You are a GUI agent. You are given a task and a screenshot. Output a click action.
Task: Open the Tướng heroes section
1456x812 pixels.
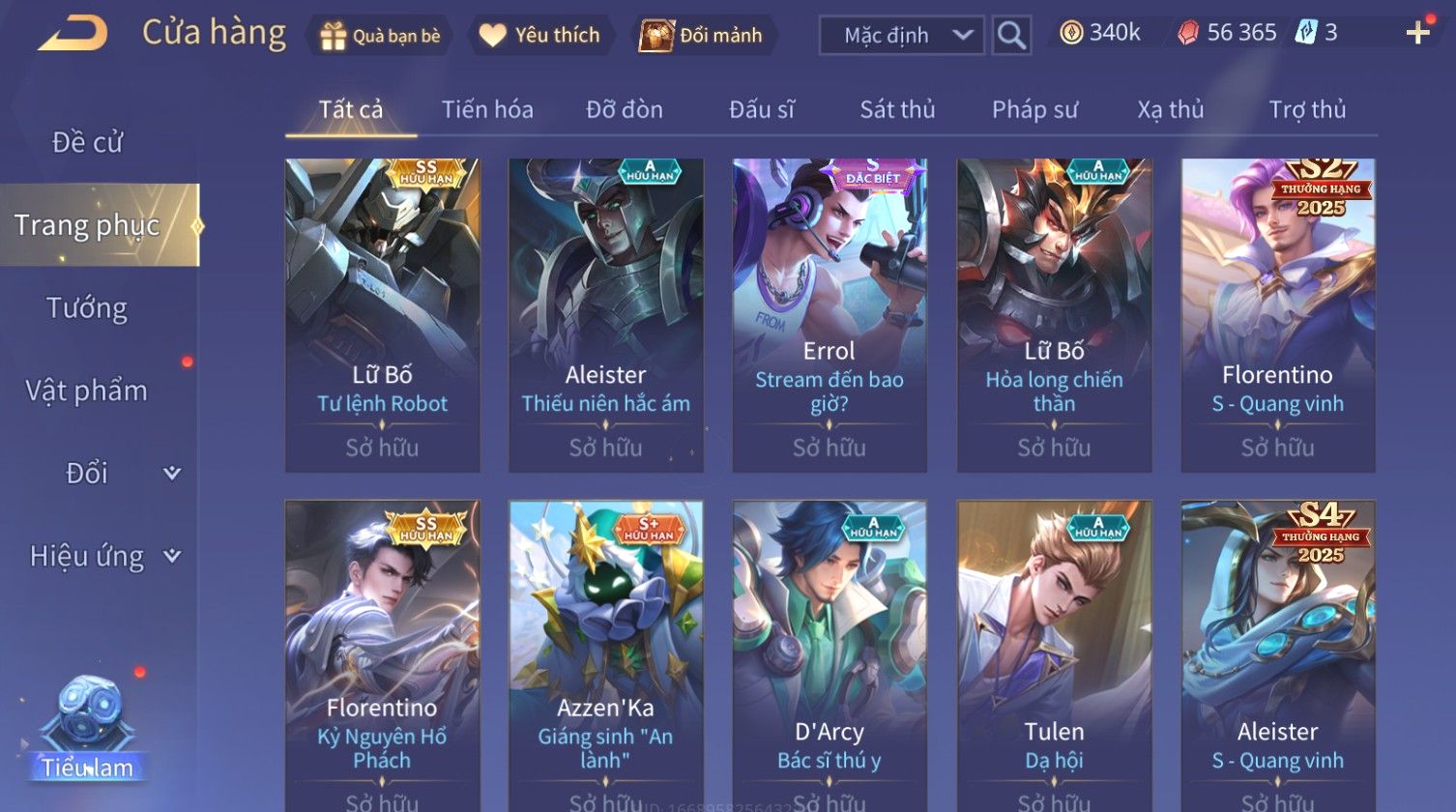point(87,308)
